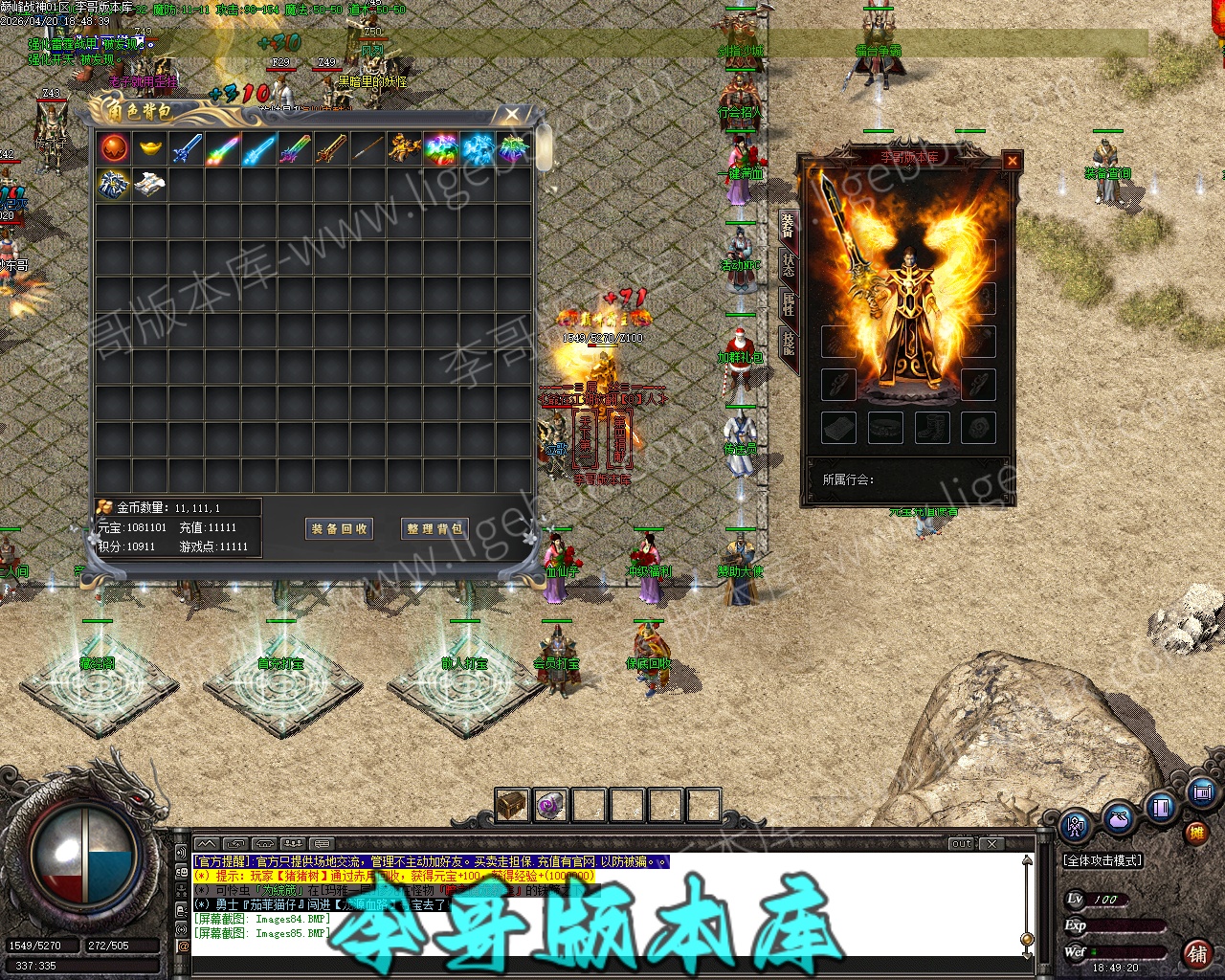The width and height of the screenshot is (1225, 980).
Task: Select the 装备 equipment tab
Action: pyautogui.click(x=789, y=225)
